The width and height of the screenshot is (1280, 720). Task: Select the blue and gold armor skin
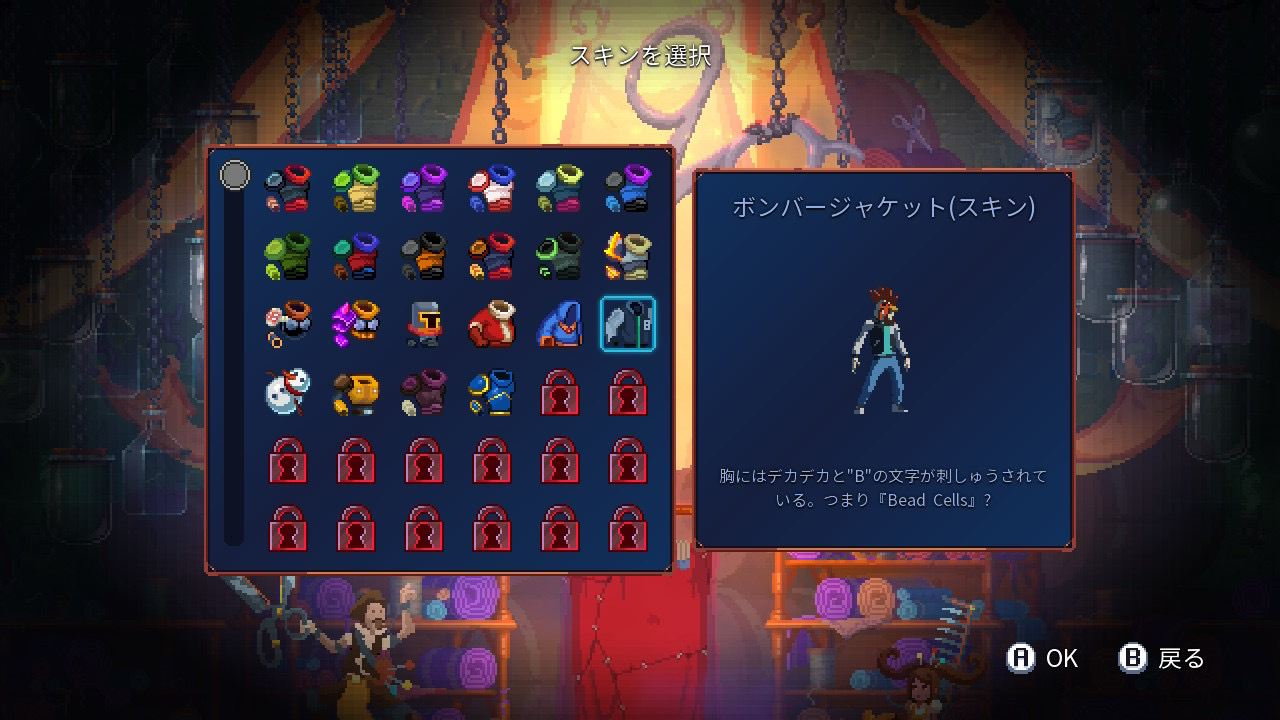pyautogui.click(x=491, y=391)
